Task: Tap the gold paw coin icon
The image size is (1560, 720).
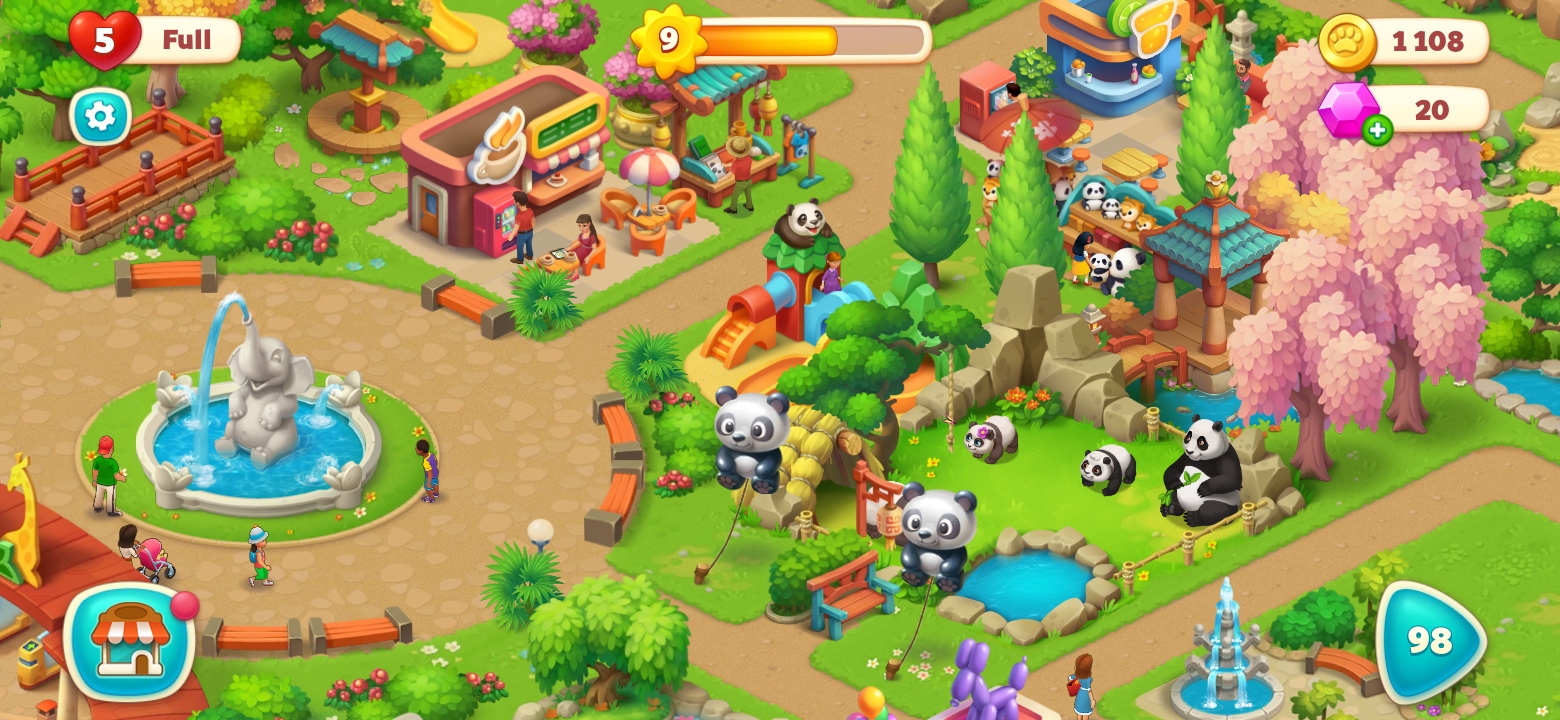Action: (1347, 42)
